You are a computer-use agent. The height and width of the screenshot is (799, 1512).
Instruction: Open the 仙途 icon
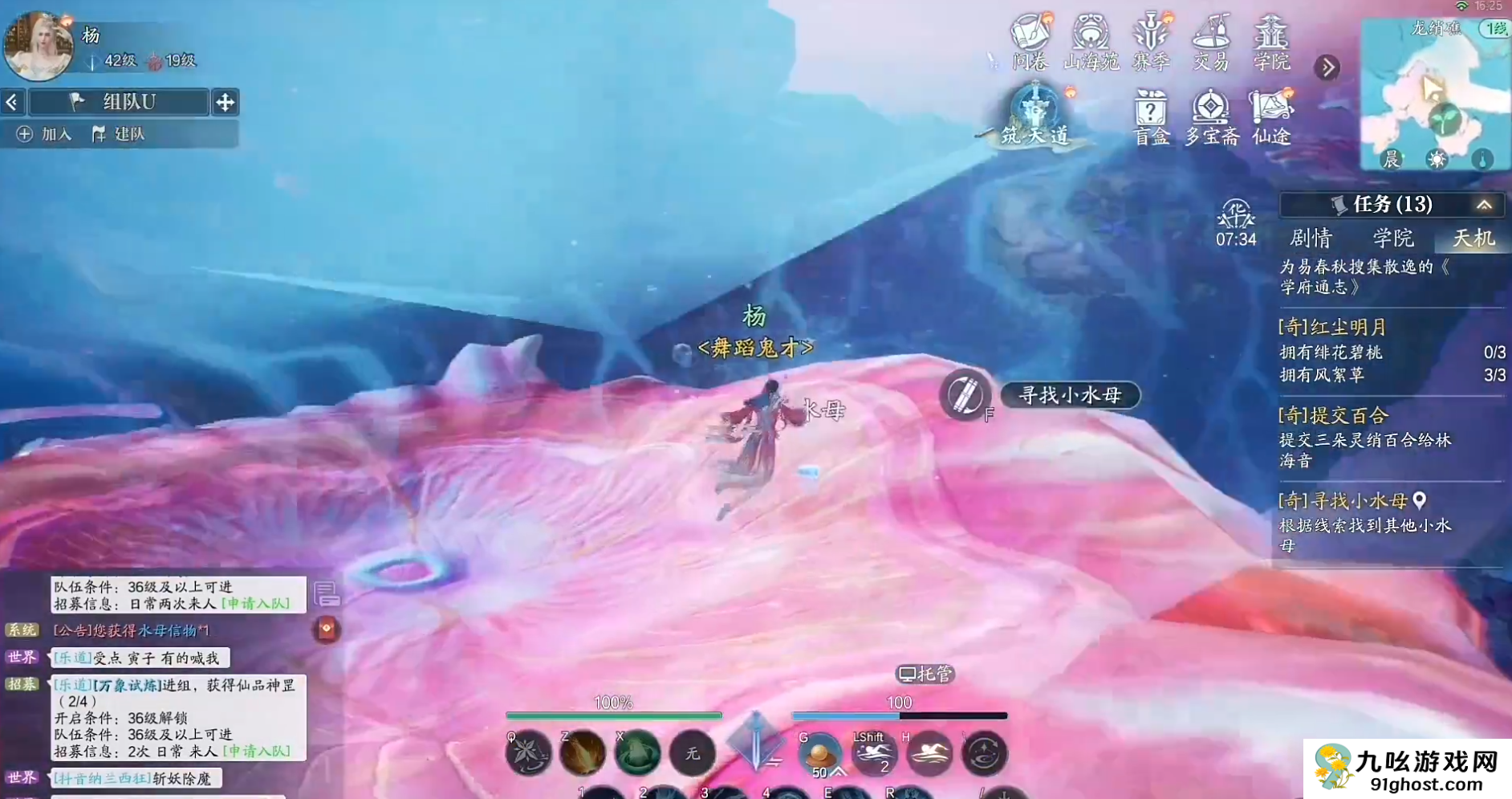click(x=1271, y=117)
